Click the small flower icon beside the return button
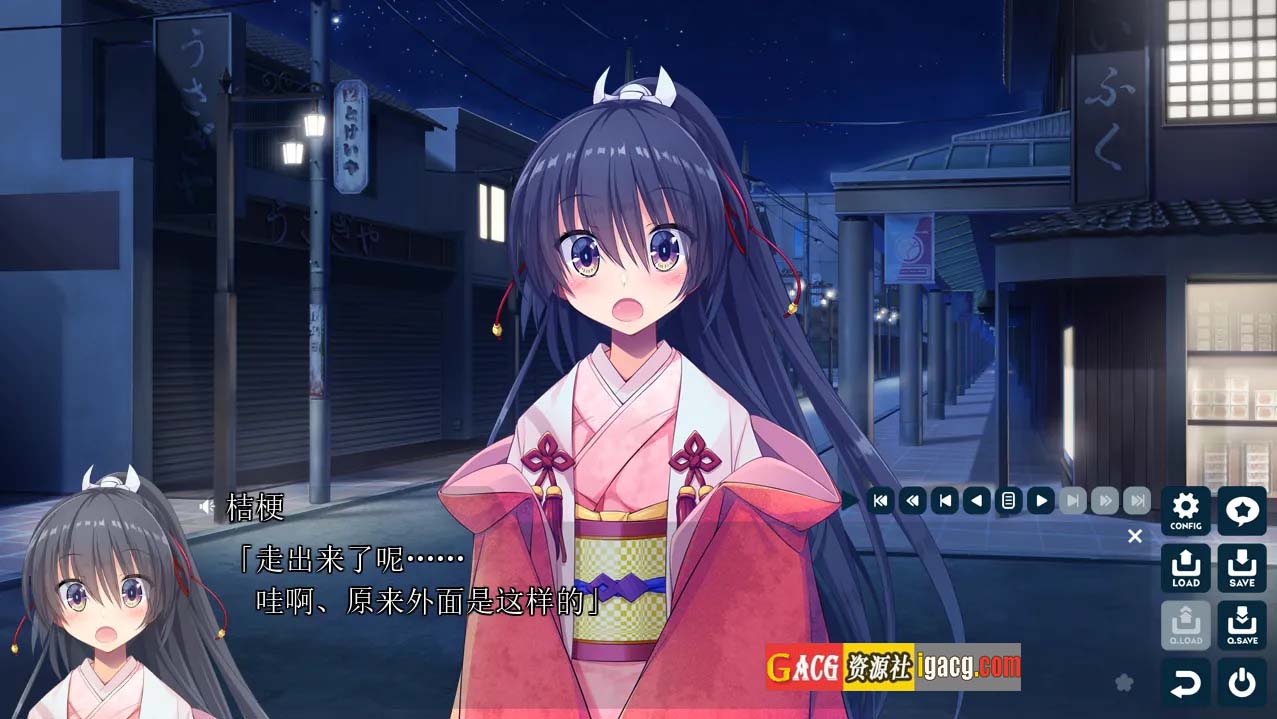 [1124, 682]
